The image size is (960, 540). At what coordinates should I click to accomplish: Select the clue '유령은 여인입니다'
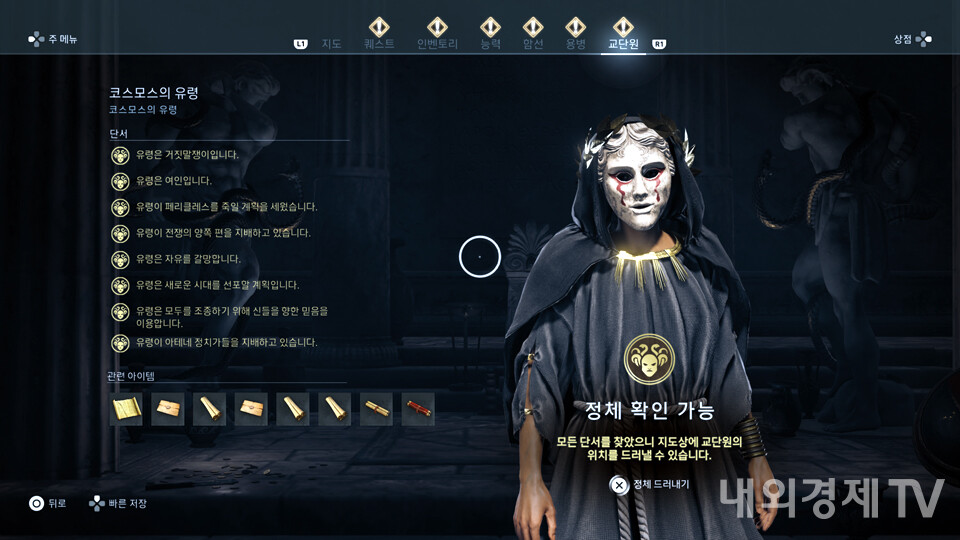click(x=173, y=181)
